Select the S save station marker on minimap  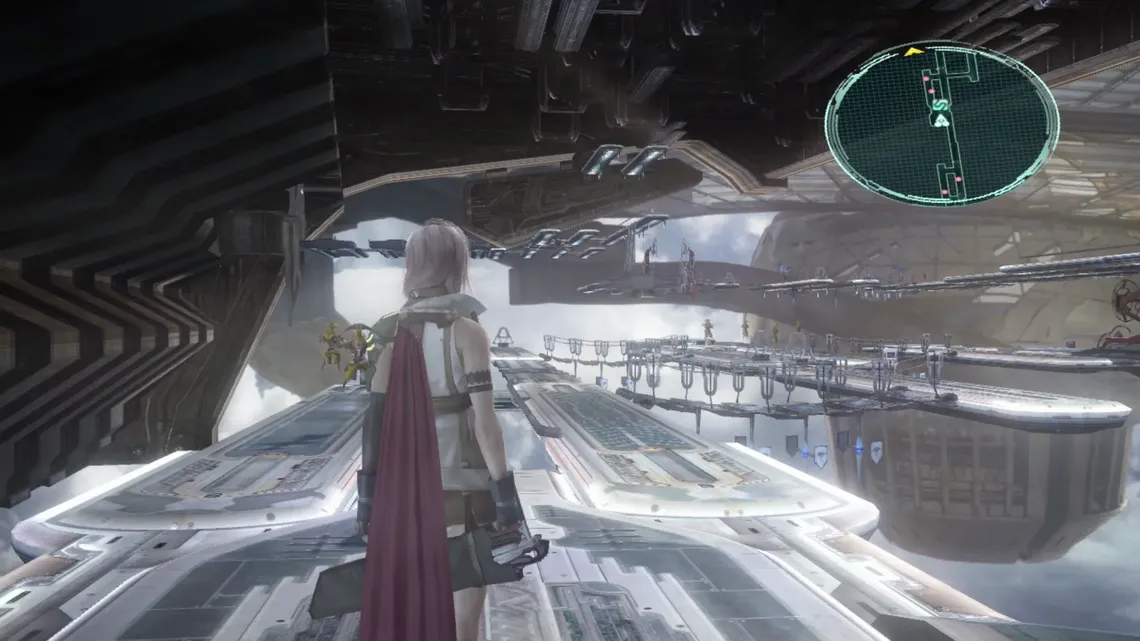tap(941, 103)
